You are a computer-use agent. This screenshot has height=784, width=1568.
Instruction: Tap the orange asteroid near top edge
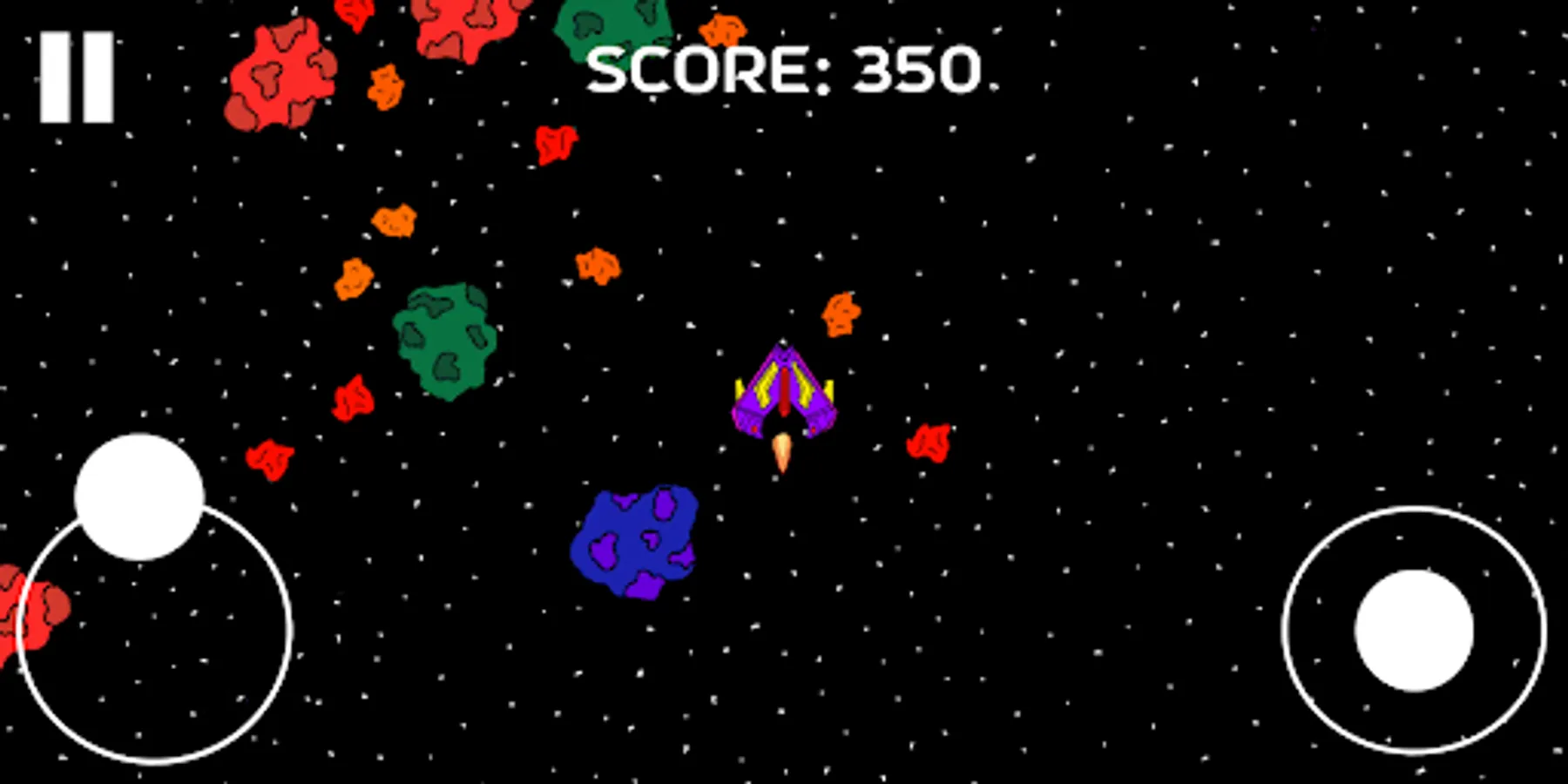723,30
